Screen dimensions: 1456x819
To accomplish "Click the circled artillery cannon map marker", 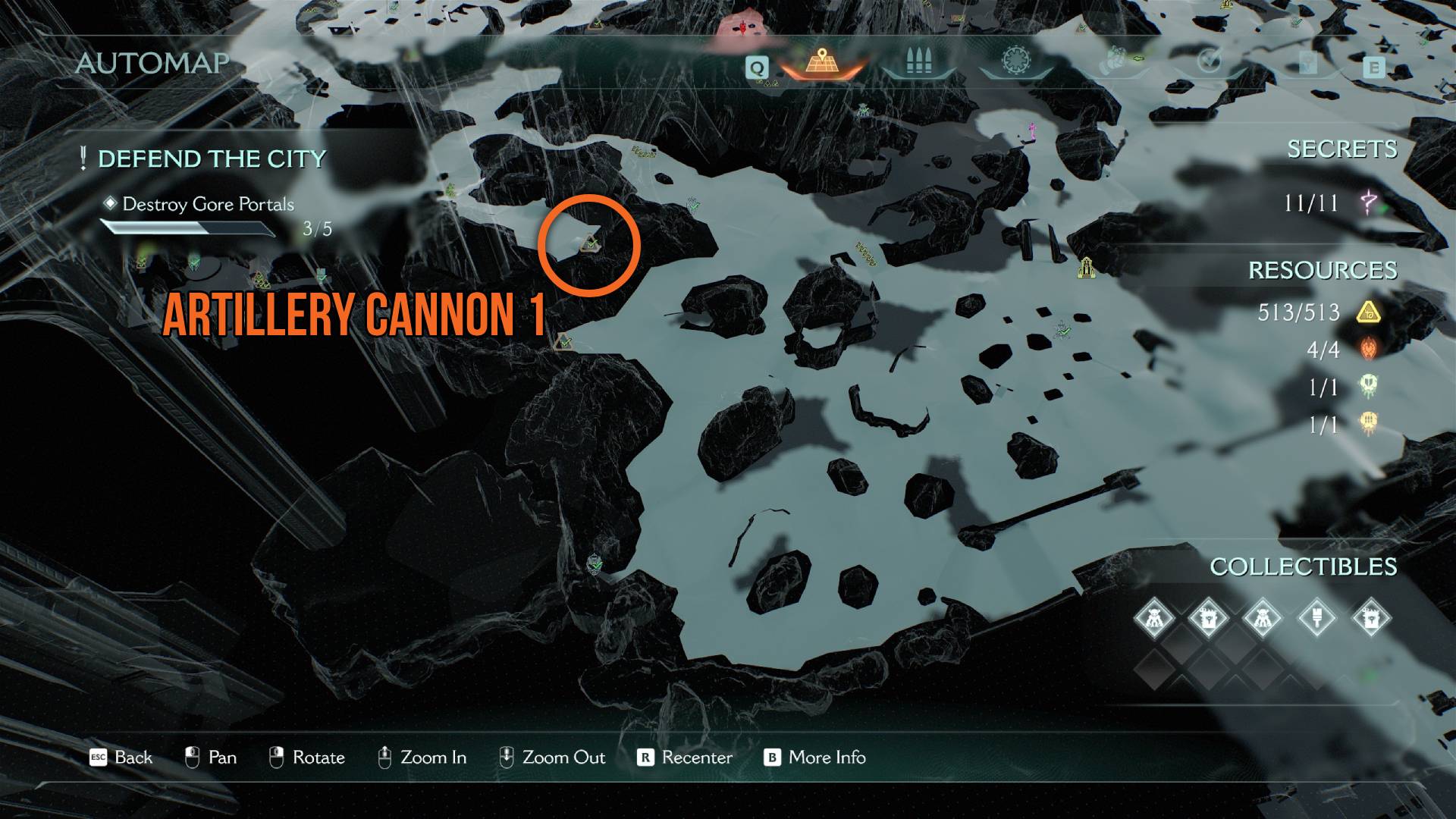I will coord(591,244).
